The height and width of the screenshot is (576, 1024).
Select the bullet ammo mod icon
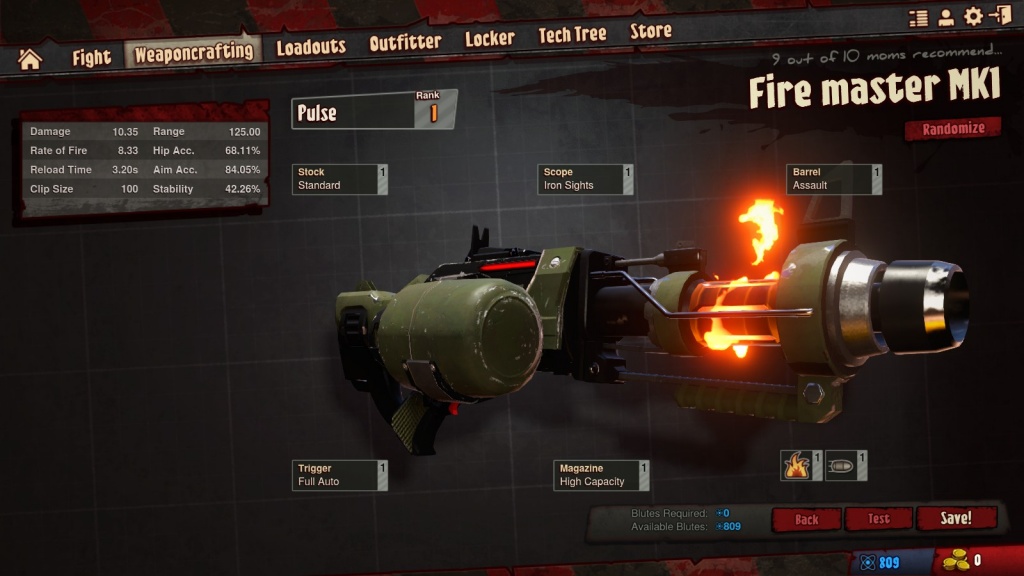pyautogui.click(x=842, y=465)
